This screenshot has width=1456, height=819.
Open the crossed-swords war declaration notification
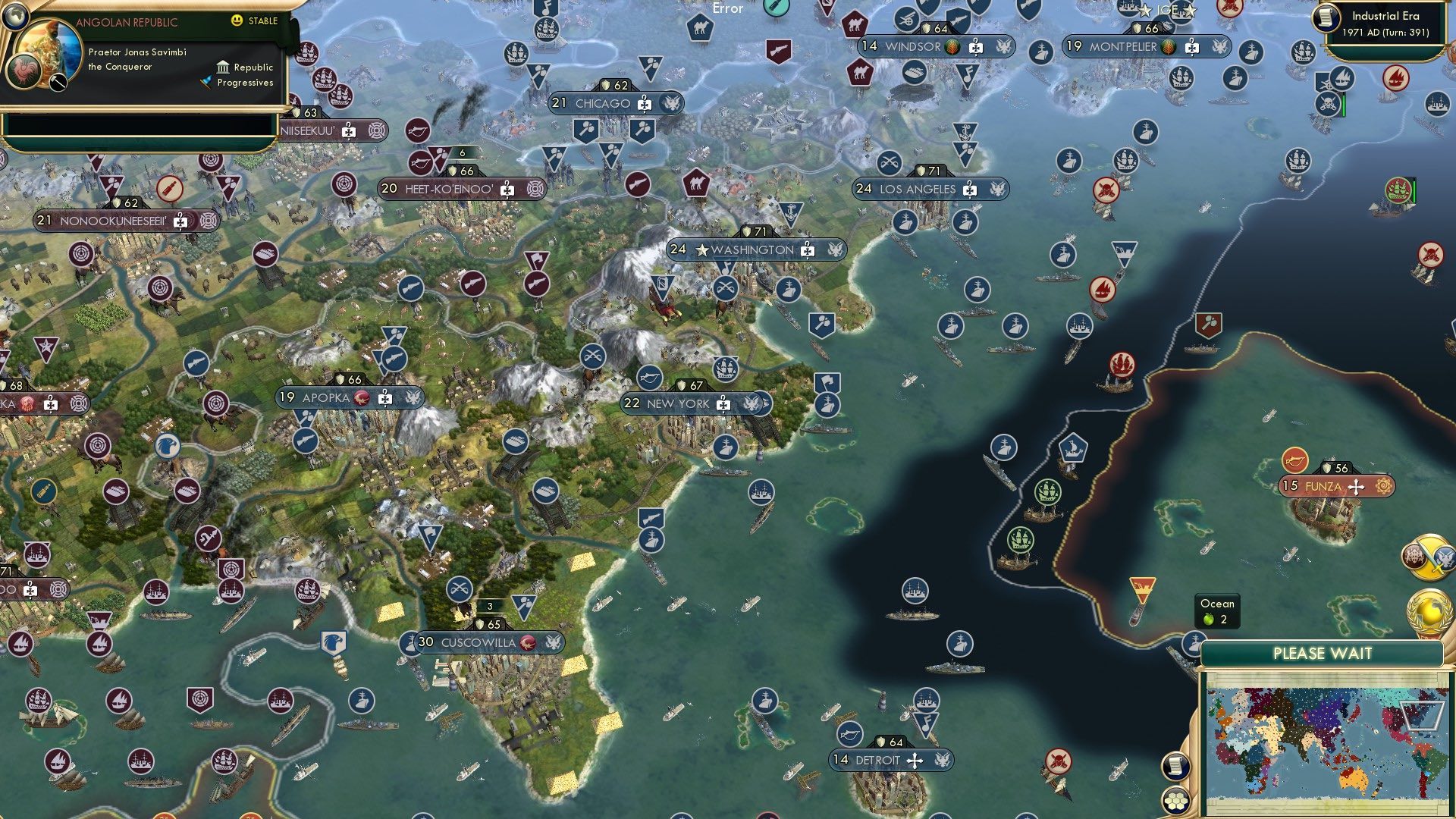[x=1428, y=556]
